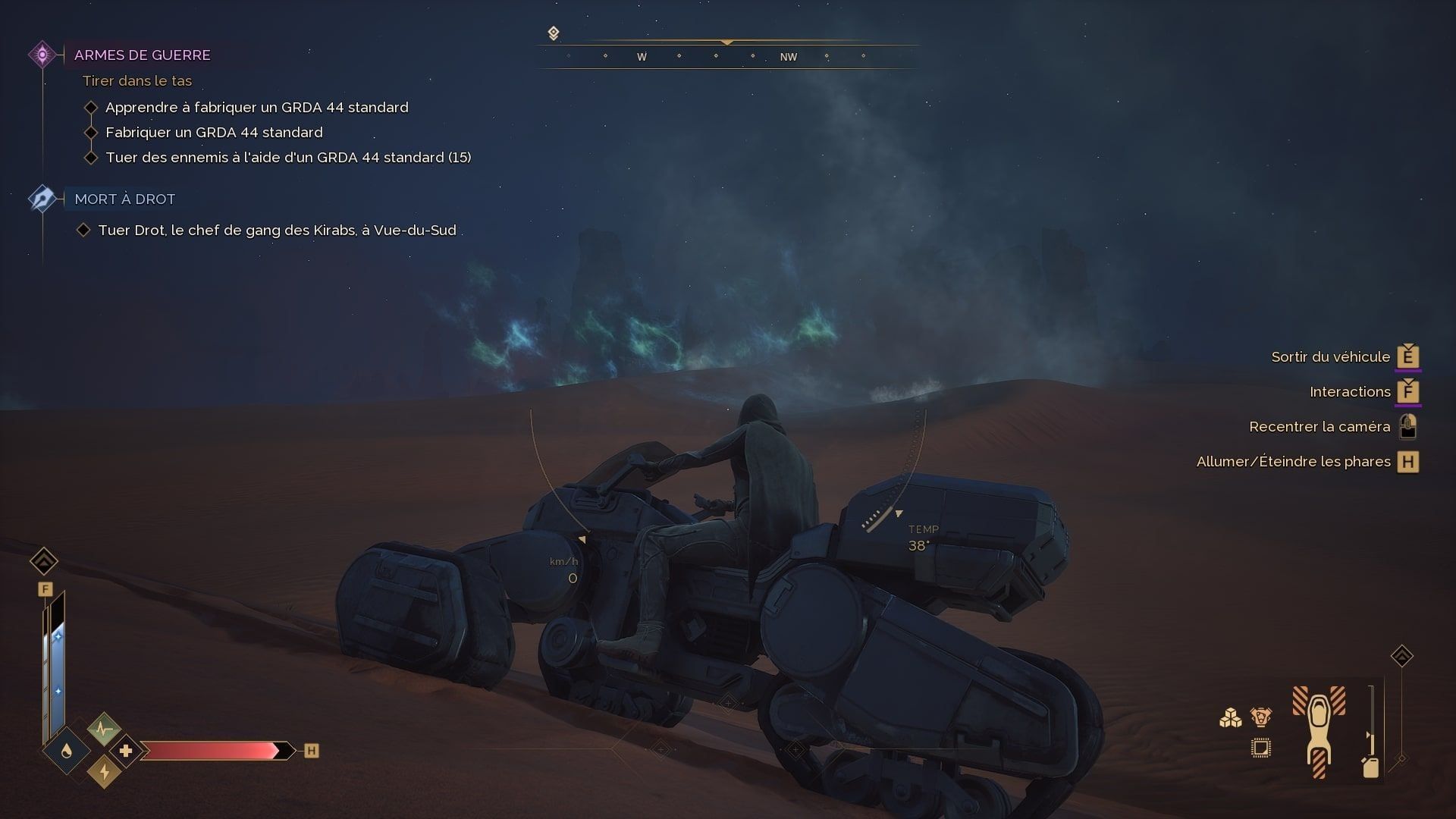The height and width of the screenshot is (819, 1456).
Task: Click the diamond marker icon above the compass
Action: point(554,33)
